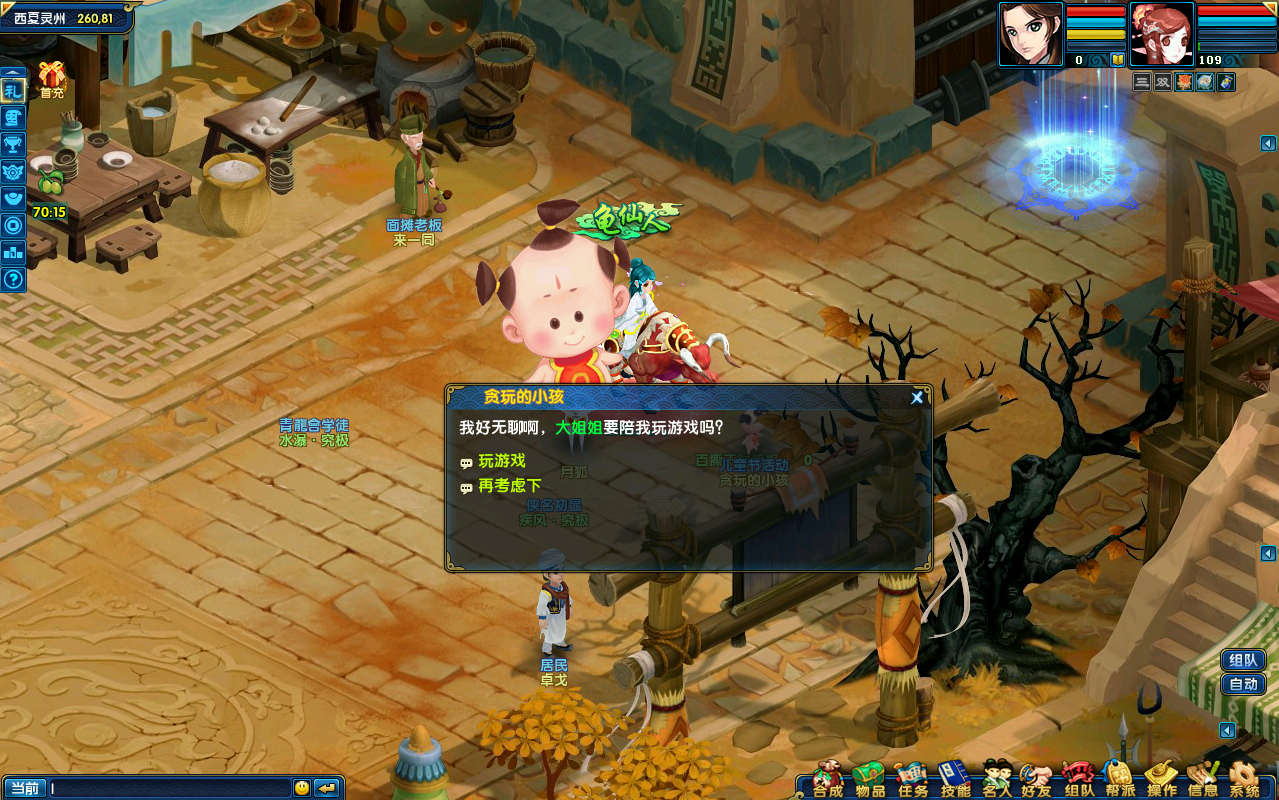This screenshot has height=800, width=1279.
Task: Click the chat input field
Action: pos(170,788)
